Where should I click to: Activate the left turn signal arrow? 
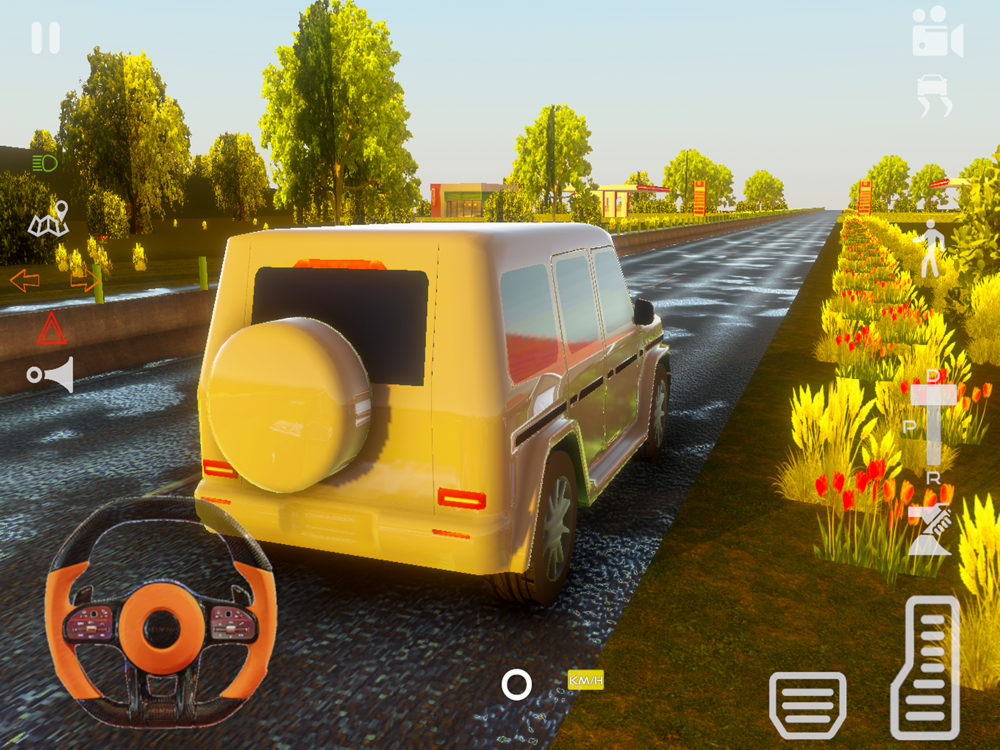pos(25,281)
